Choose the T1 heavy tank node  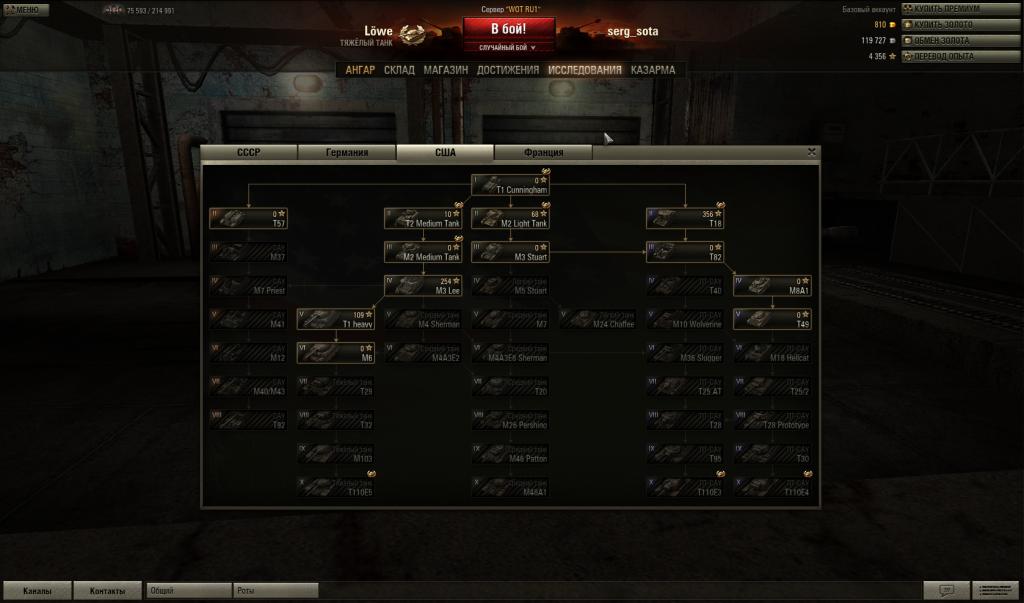click(335, 319)
